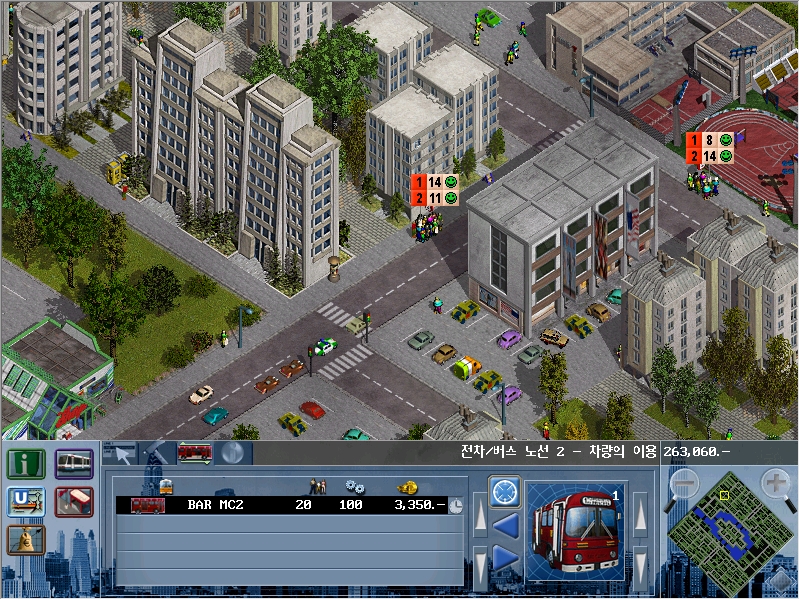The width and height of the screenshot is (800, 600).
Task: Open the round info tab
Action: tap(231, 453)
